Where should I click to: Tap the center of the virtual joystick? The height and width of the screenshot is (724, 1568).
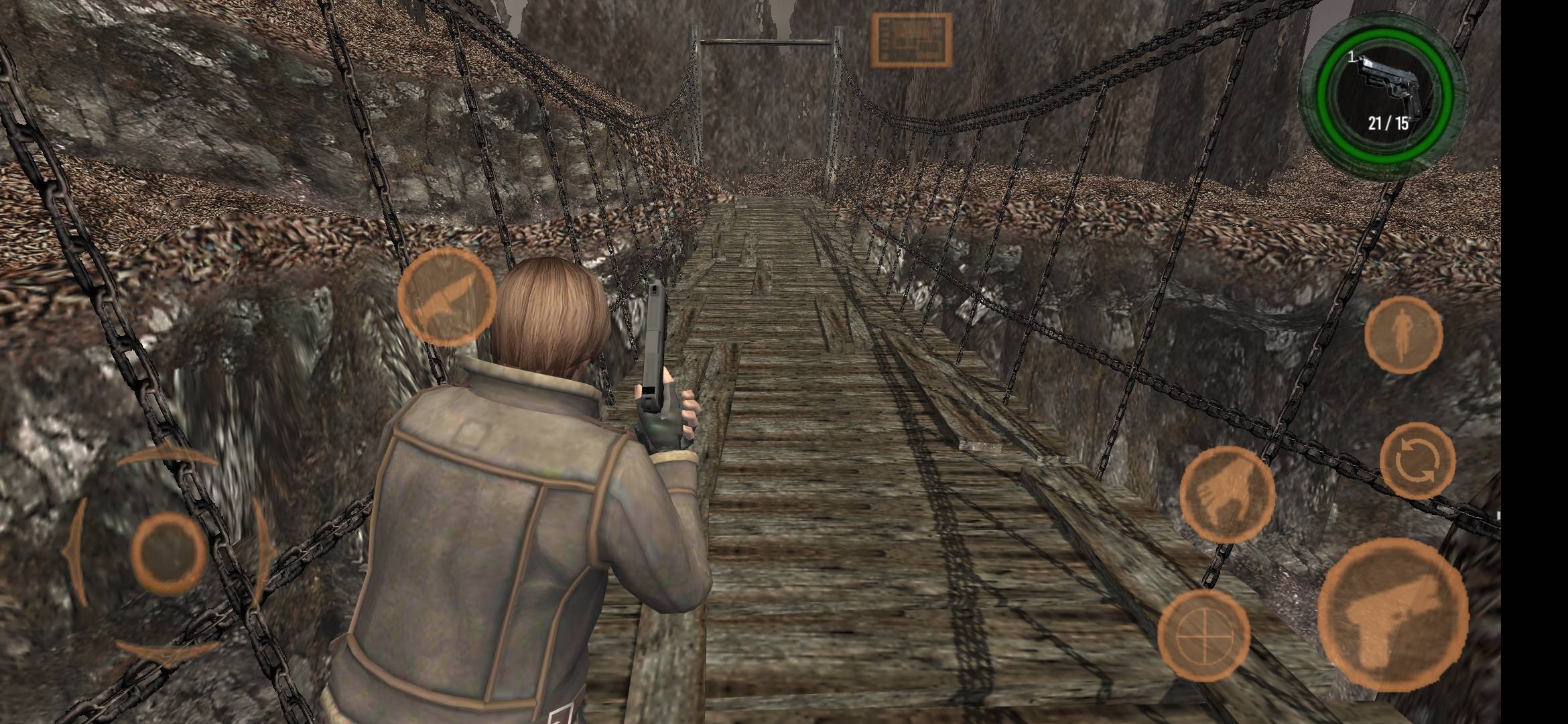[168, 552]
